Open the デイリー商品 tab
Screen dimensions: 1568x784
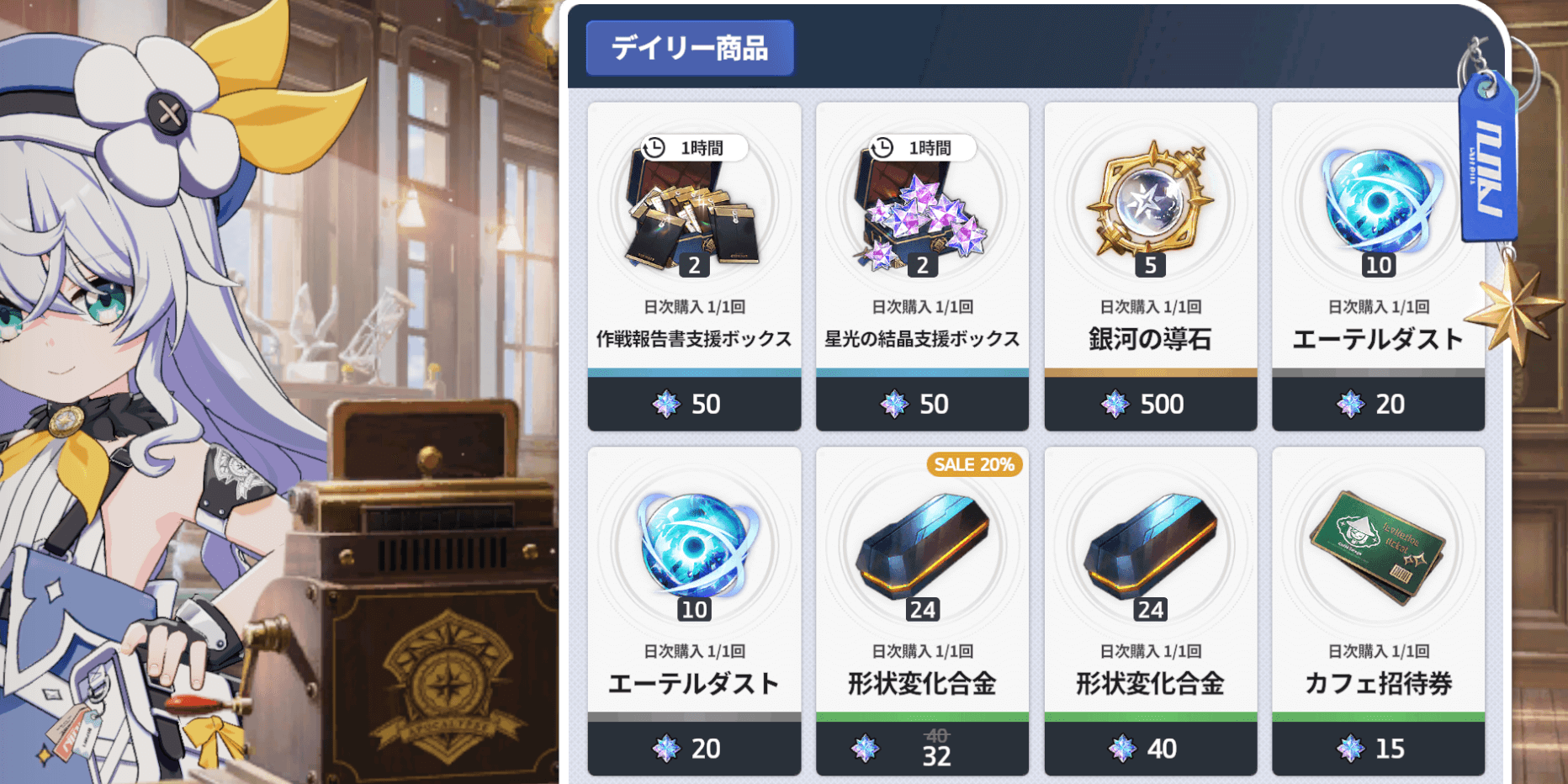pos(689,48)
